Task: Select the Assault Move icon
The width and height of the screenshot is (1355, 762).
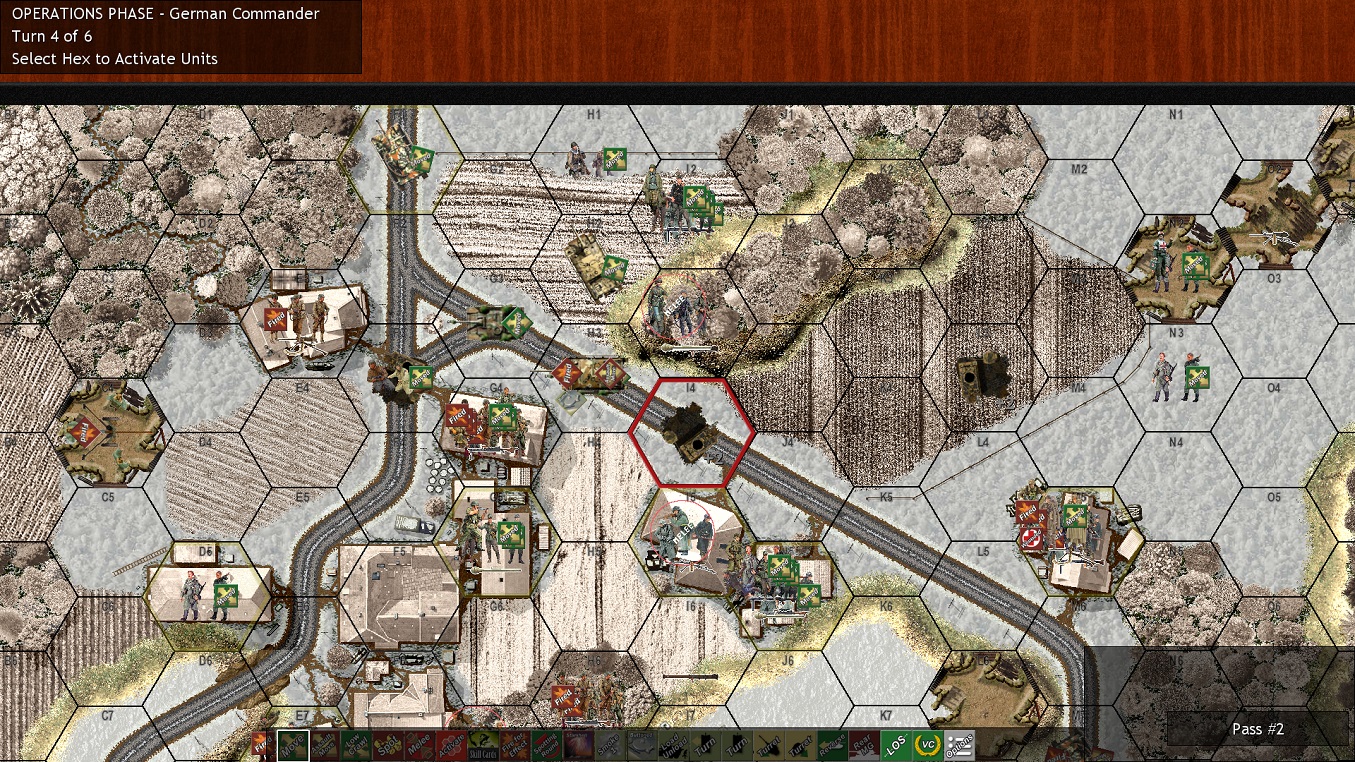Action: 322,745
